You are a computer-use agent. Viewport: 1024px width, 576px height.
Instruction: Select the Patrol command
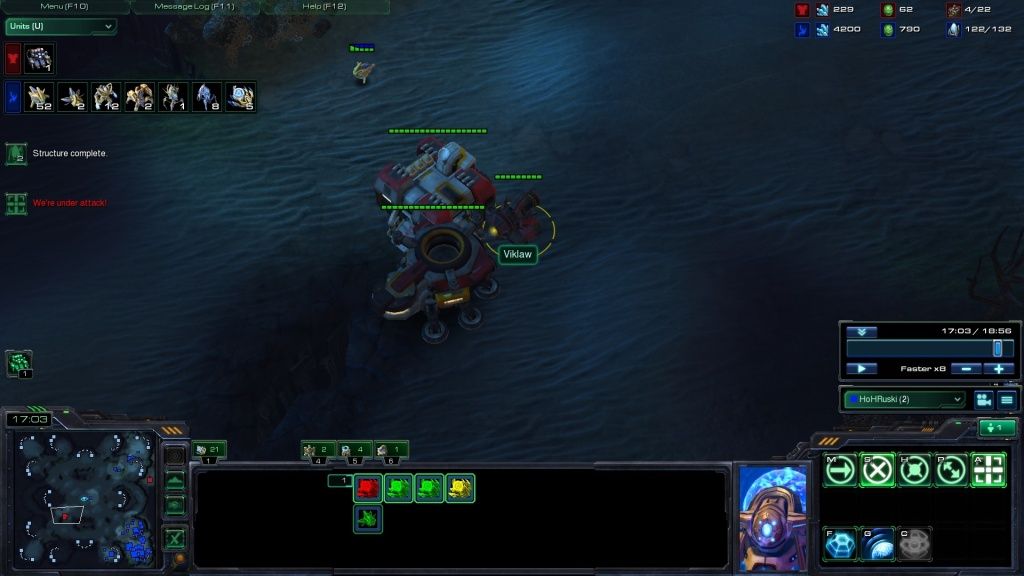coord(951,469)
